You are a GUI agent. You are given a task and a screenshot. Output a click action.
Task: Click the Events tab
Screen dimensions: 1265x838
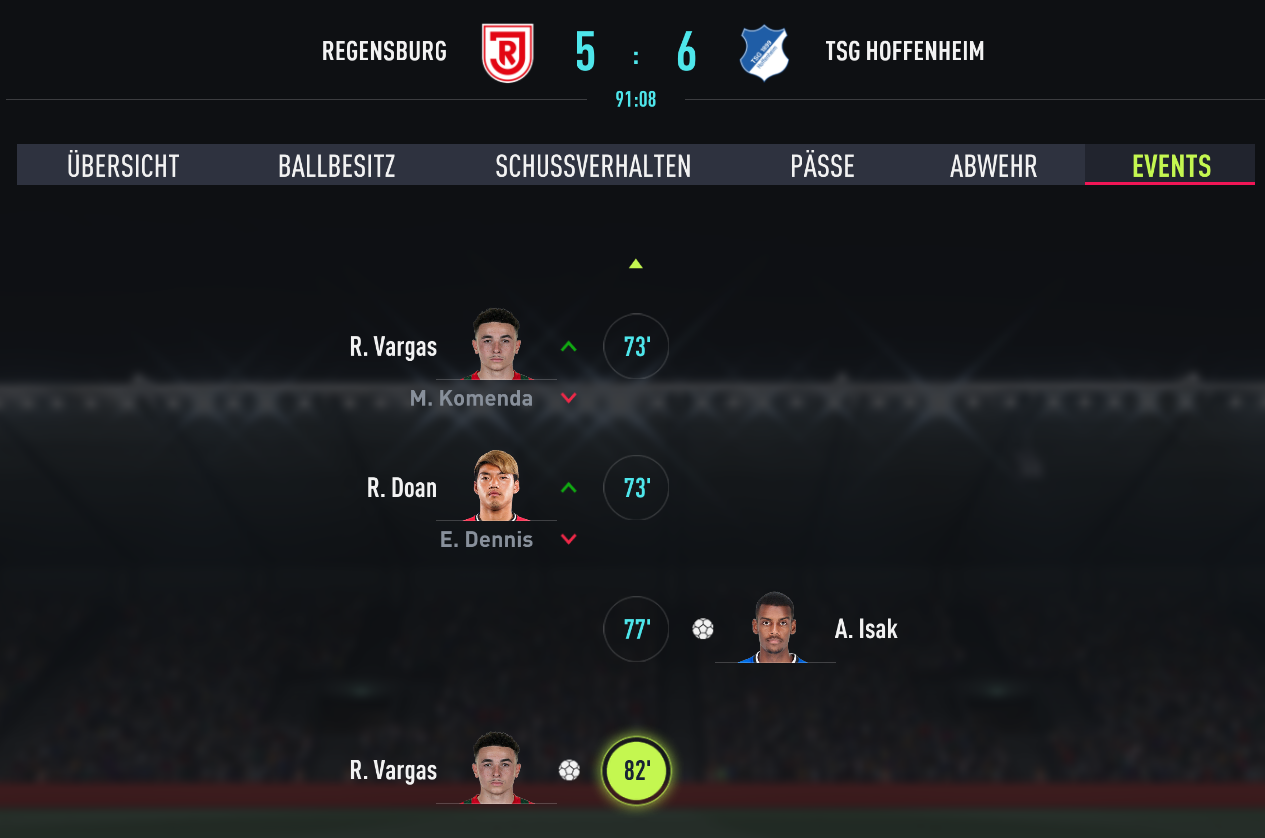[1171, 166]
